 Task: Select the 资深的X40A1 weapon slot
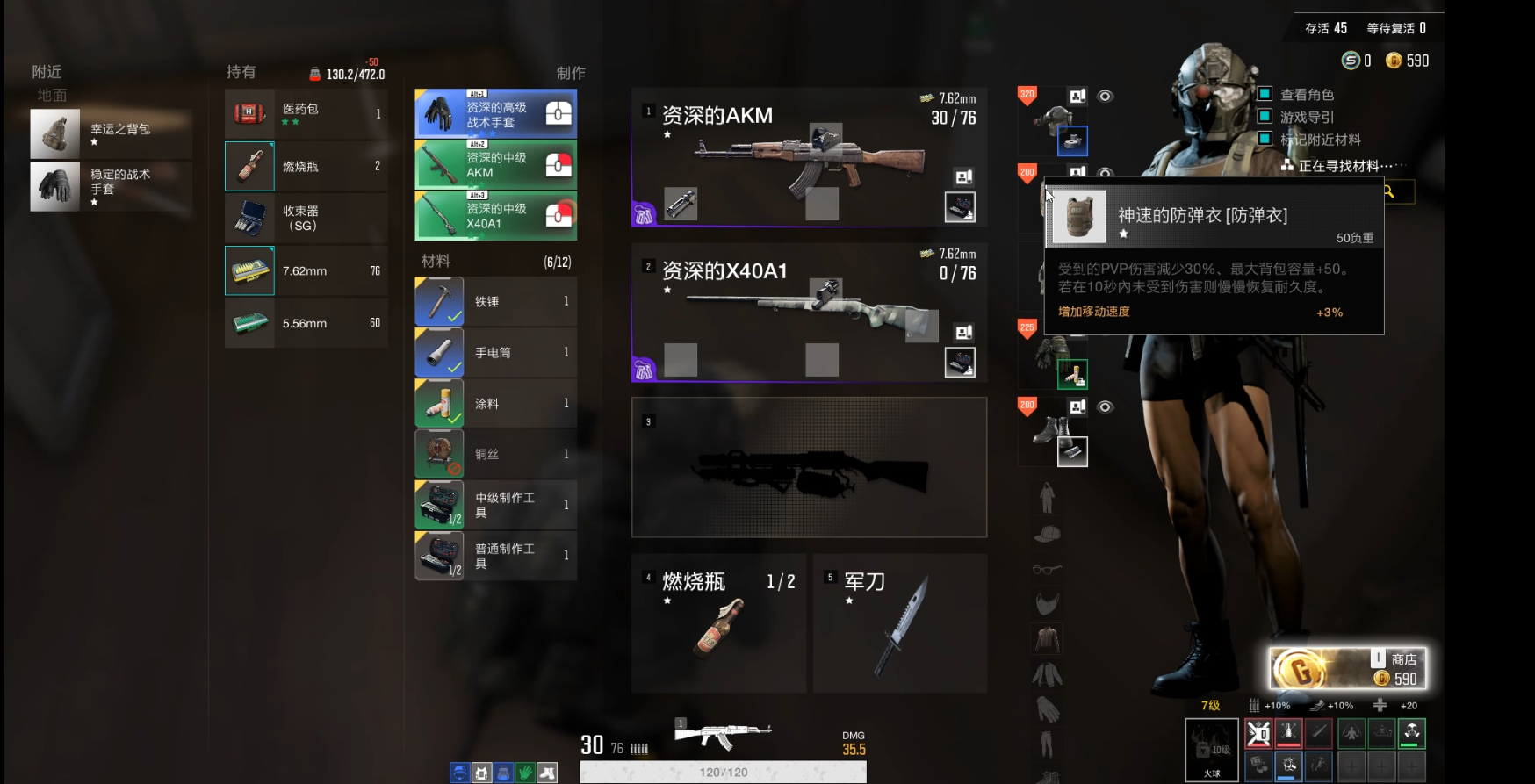[x=808, y=313]
